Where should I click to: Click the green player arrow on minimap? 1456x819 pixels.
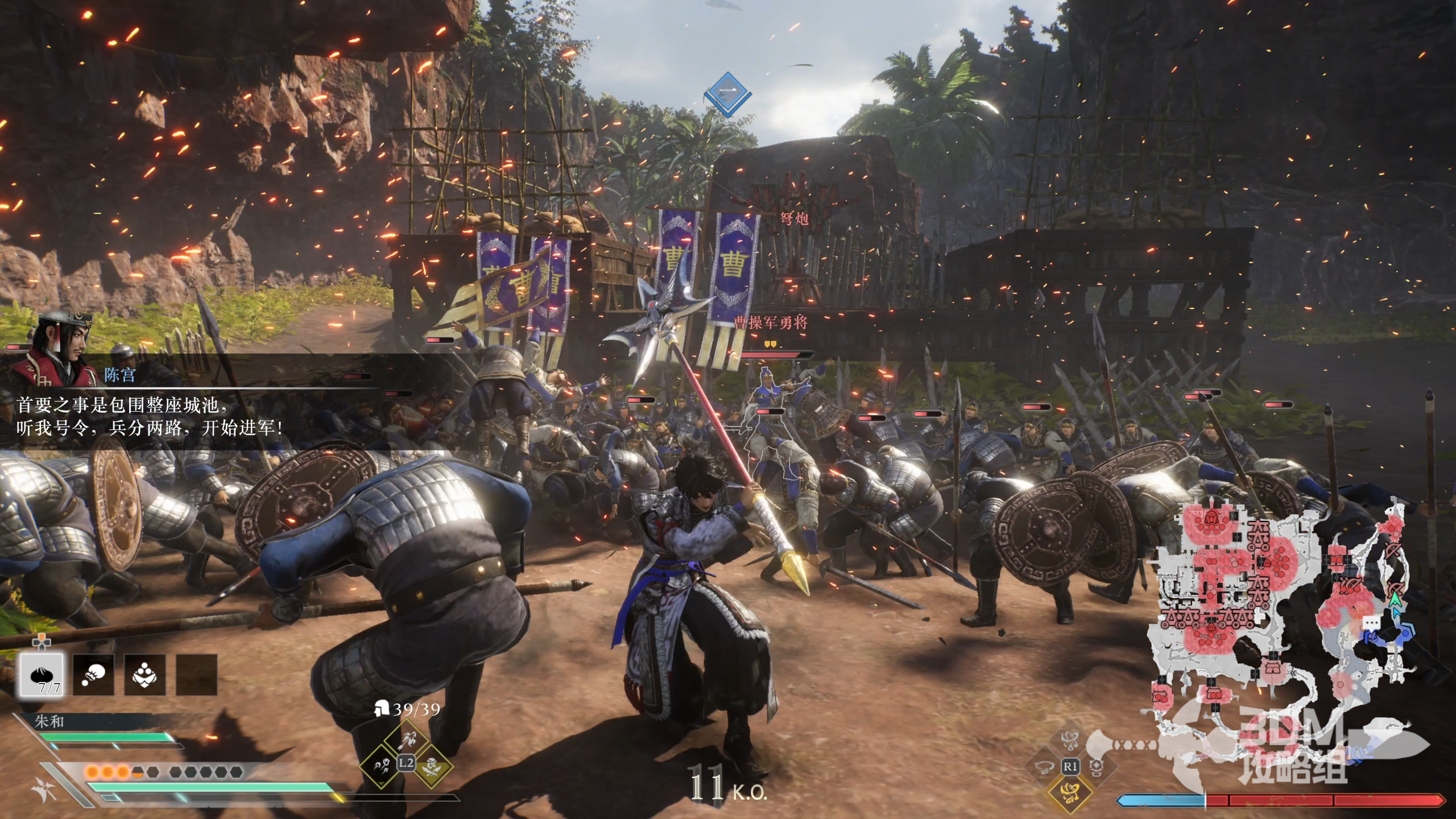pos(1394,599)
